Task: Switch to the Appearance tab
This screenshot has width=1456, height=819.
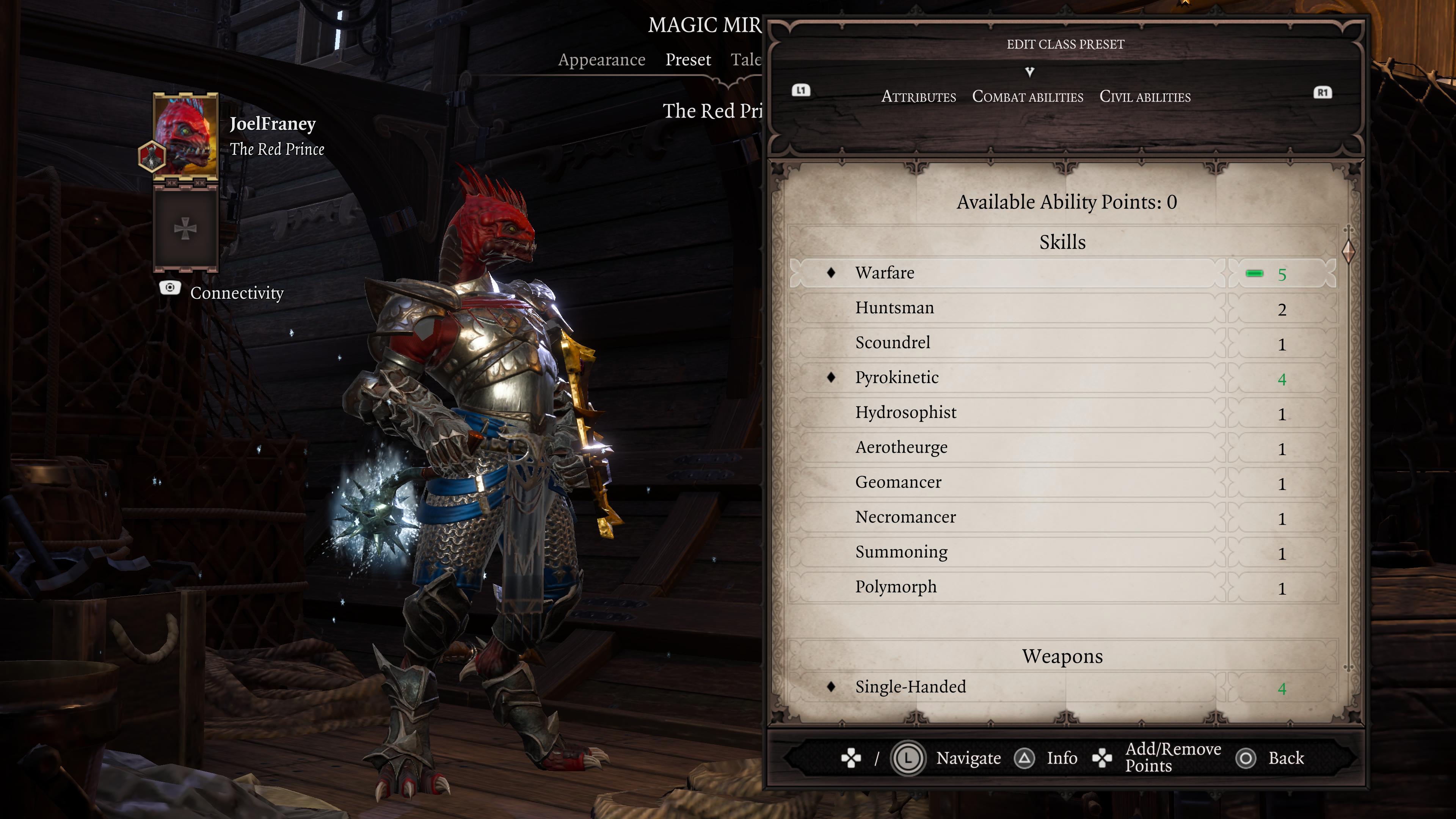Action: tap(601, 60)
